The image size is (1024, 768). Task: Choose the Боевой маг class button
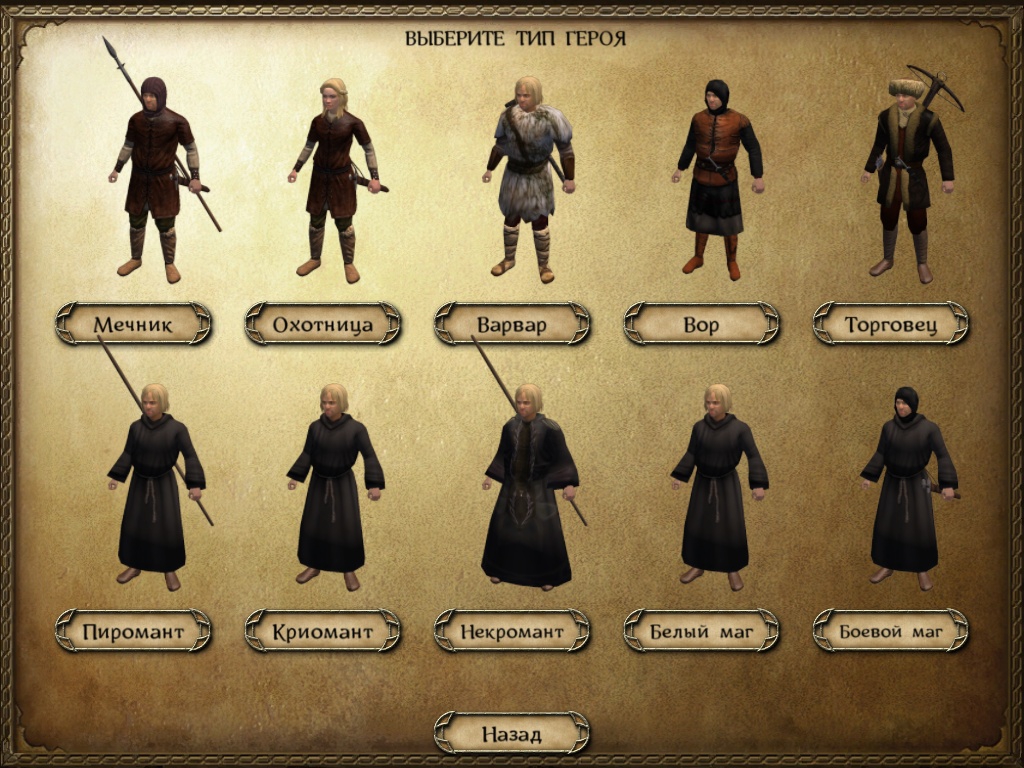(891, 631)
